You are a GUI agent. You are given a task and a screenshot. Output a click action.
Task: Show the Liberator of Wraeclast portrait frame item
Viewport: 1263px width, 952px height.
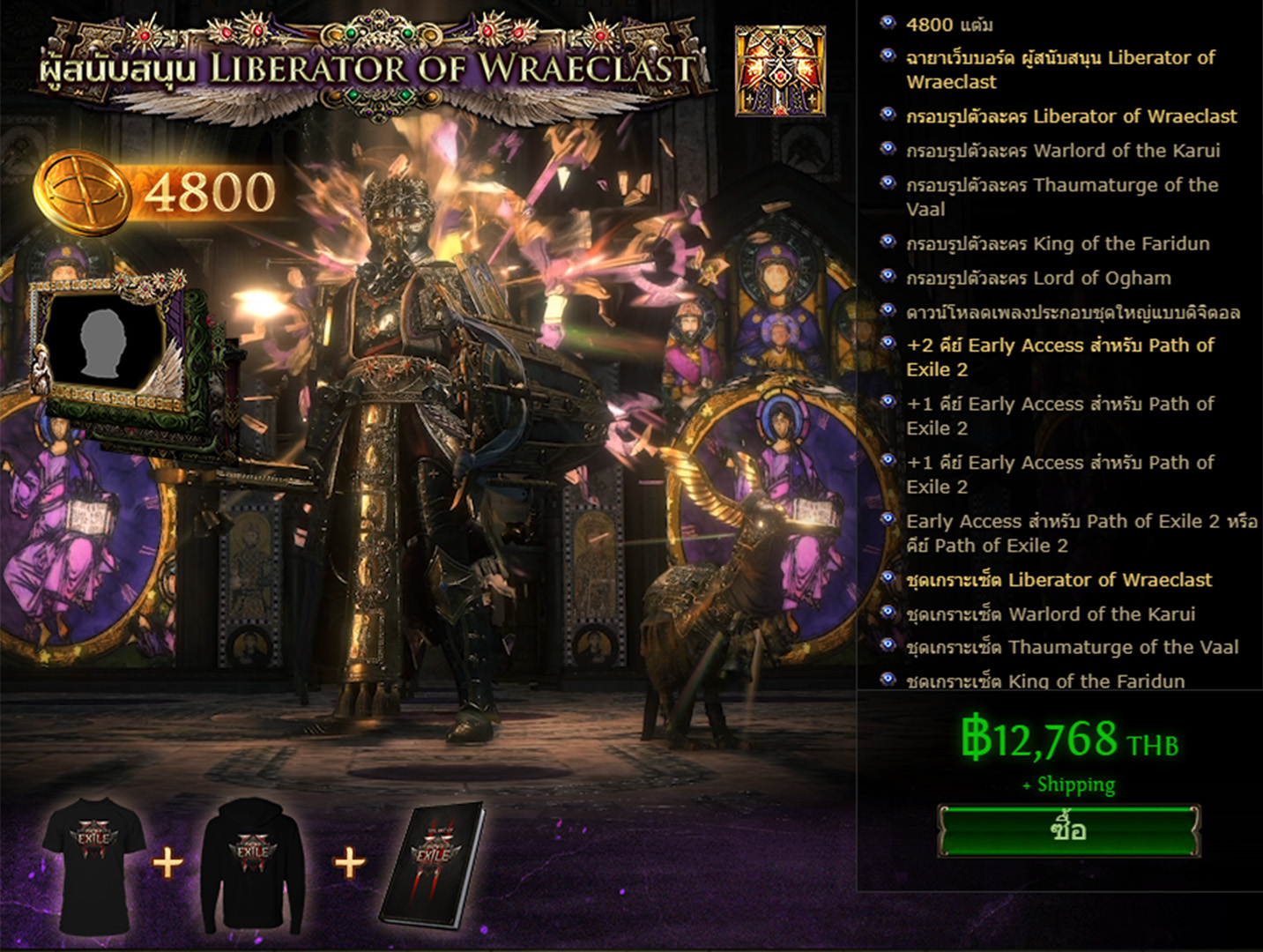click(x=1071, y=116)
